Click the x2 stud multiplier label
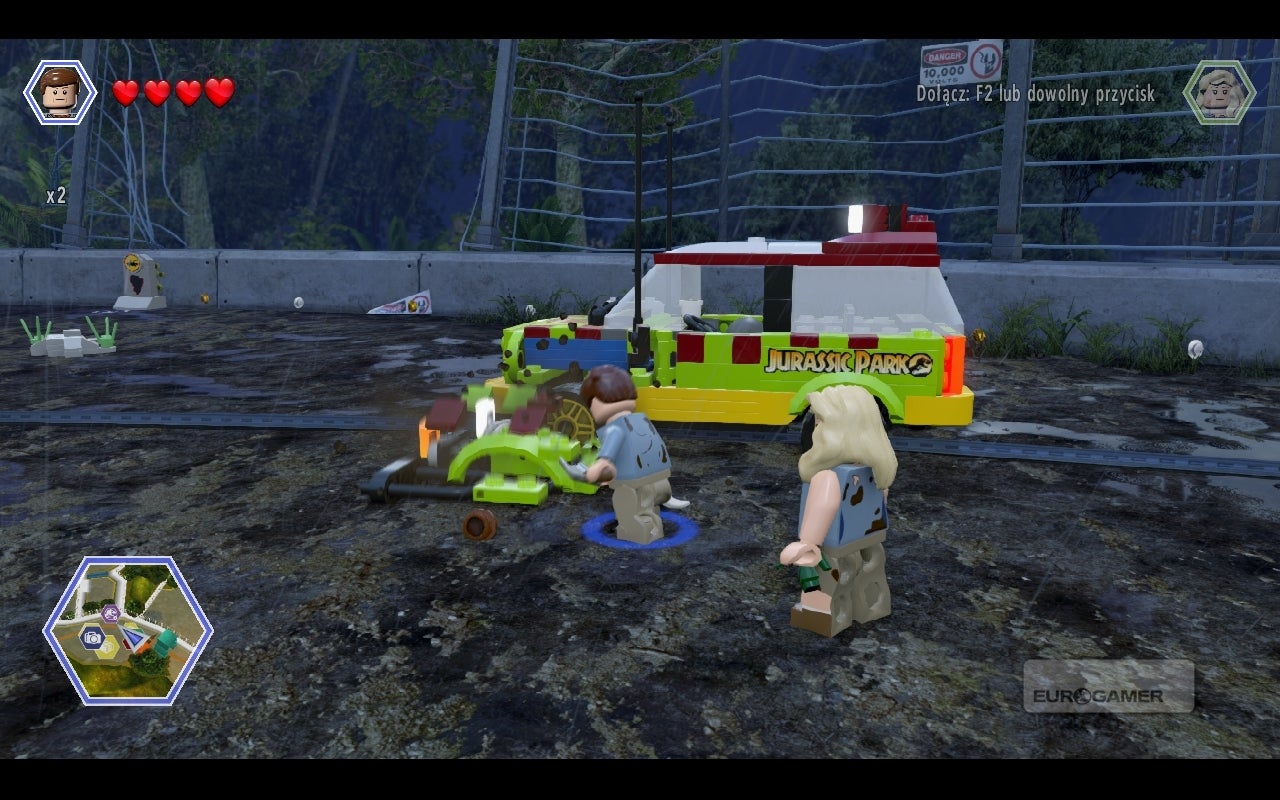The height and width of the screenshot is (800, 1280). coord(57,198)
